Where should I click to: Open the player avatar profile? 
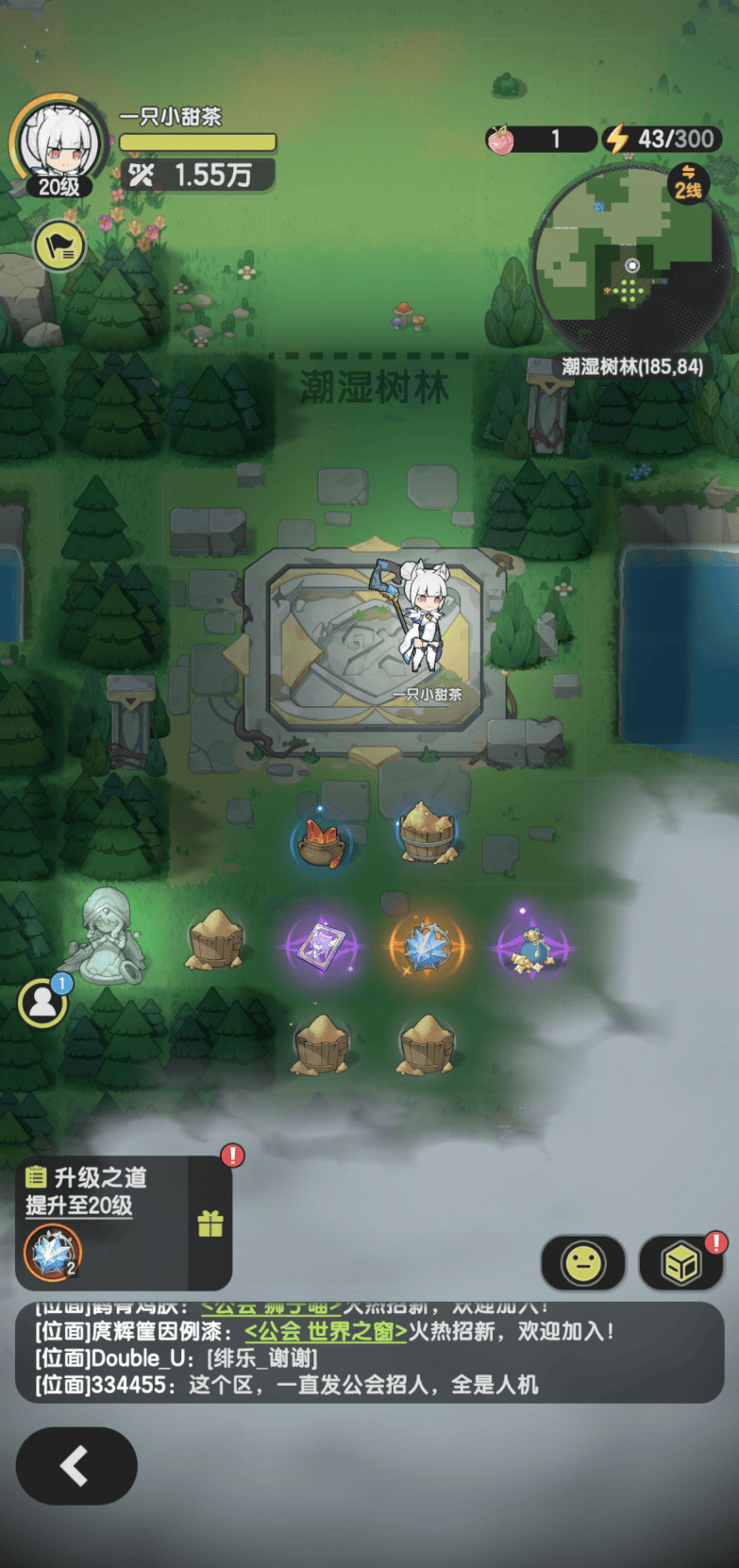(58, 144)
